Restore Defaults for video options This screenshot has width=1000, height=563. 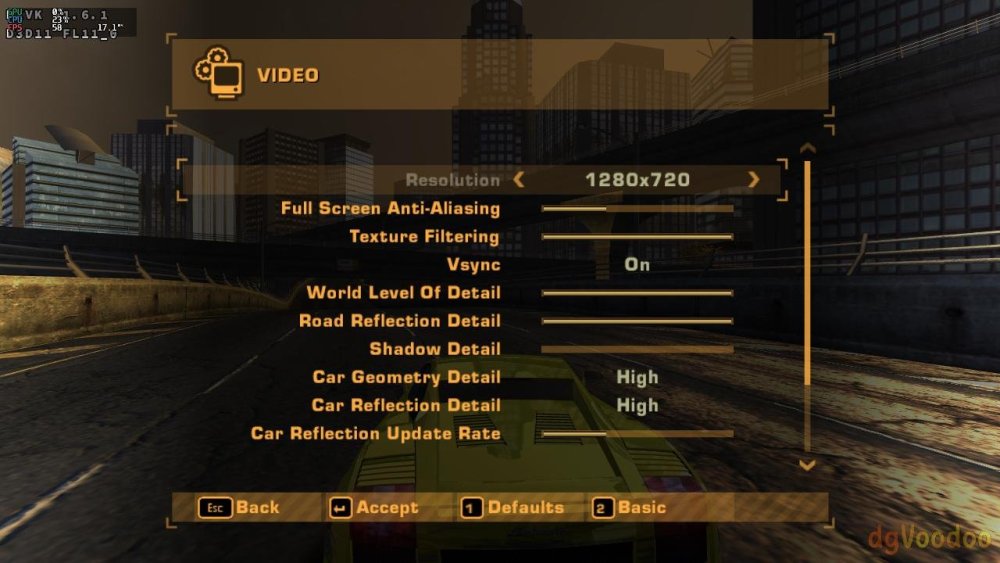[513, 508]
